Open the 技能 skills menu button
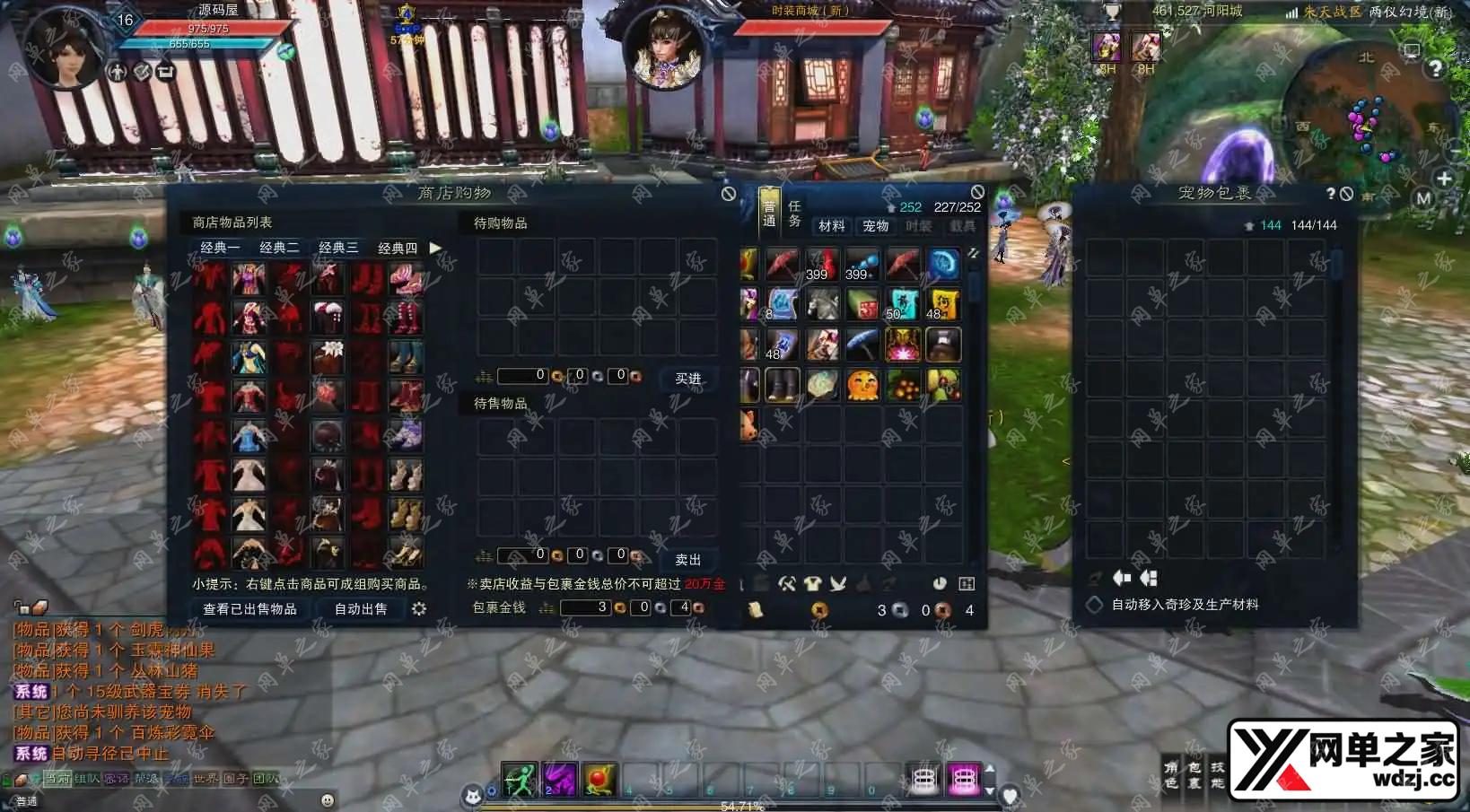 click(1218, 775)
